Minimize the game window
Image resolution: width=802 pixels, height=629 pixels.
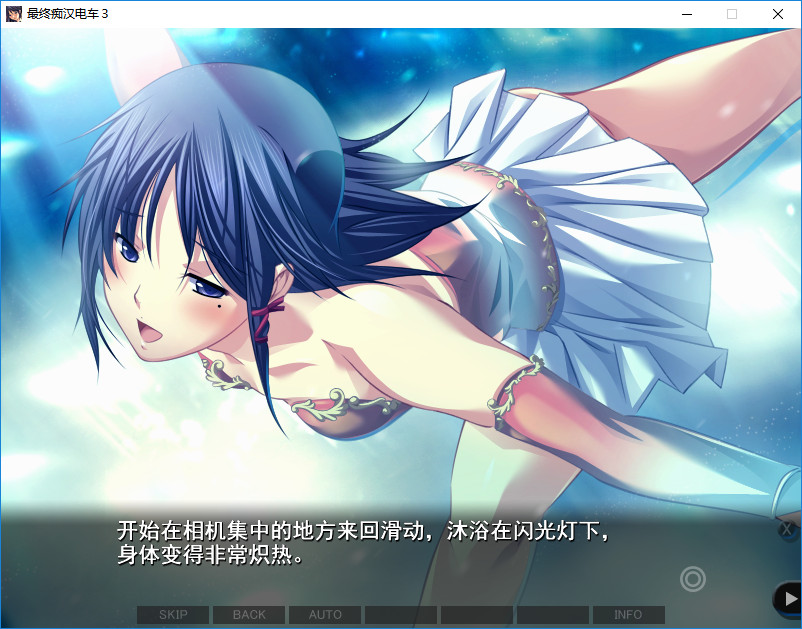(x=686, y=14)
